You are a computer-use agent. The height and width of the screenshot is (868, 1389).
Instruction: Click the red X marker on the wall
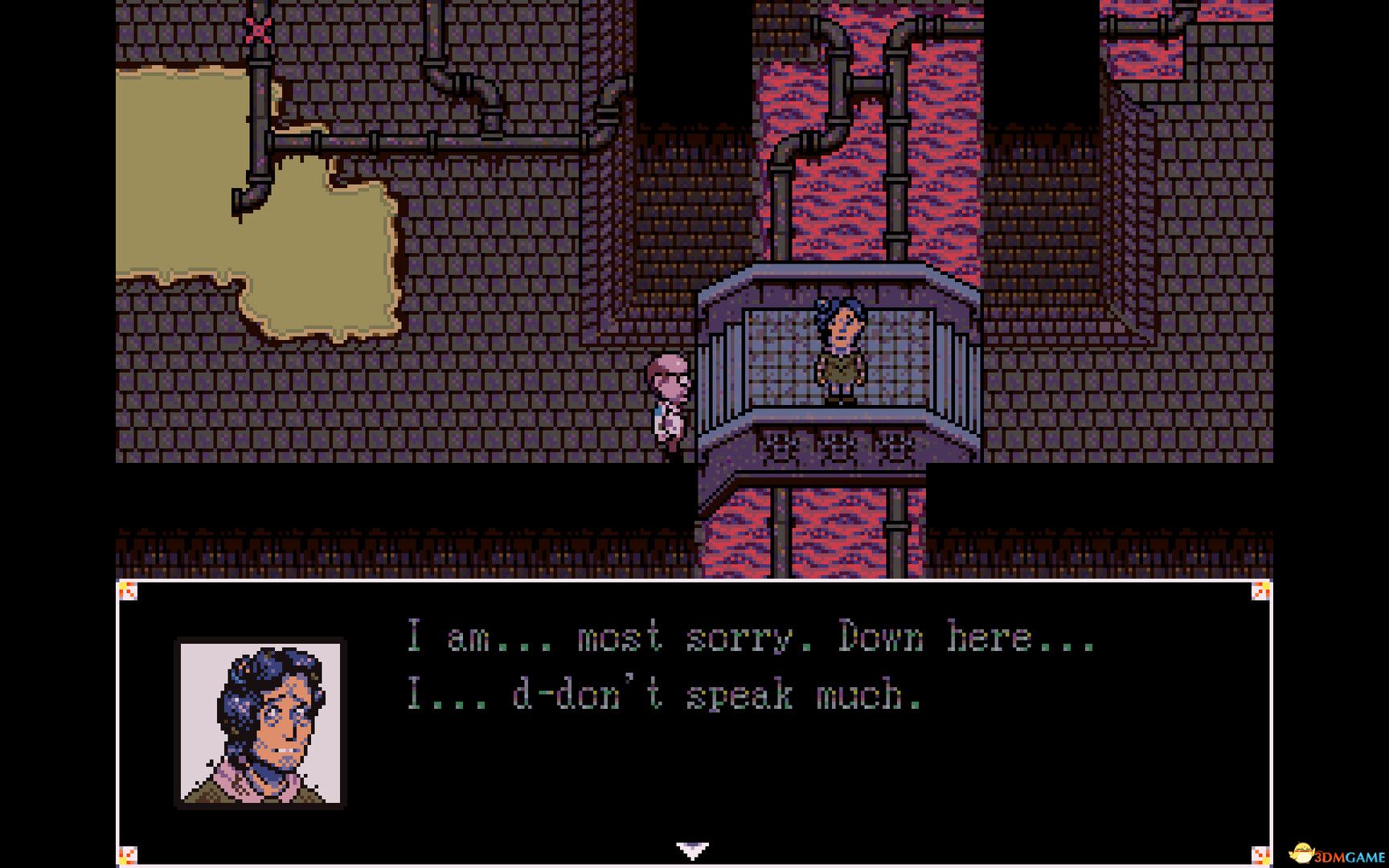(x=257, y=30)
